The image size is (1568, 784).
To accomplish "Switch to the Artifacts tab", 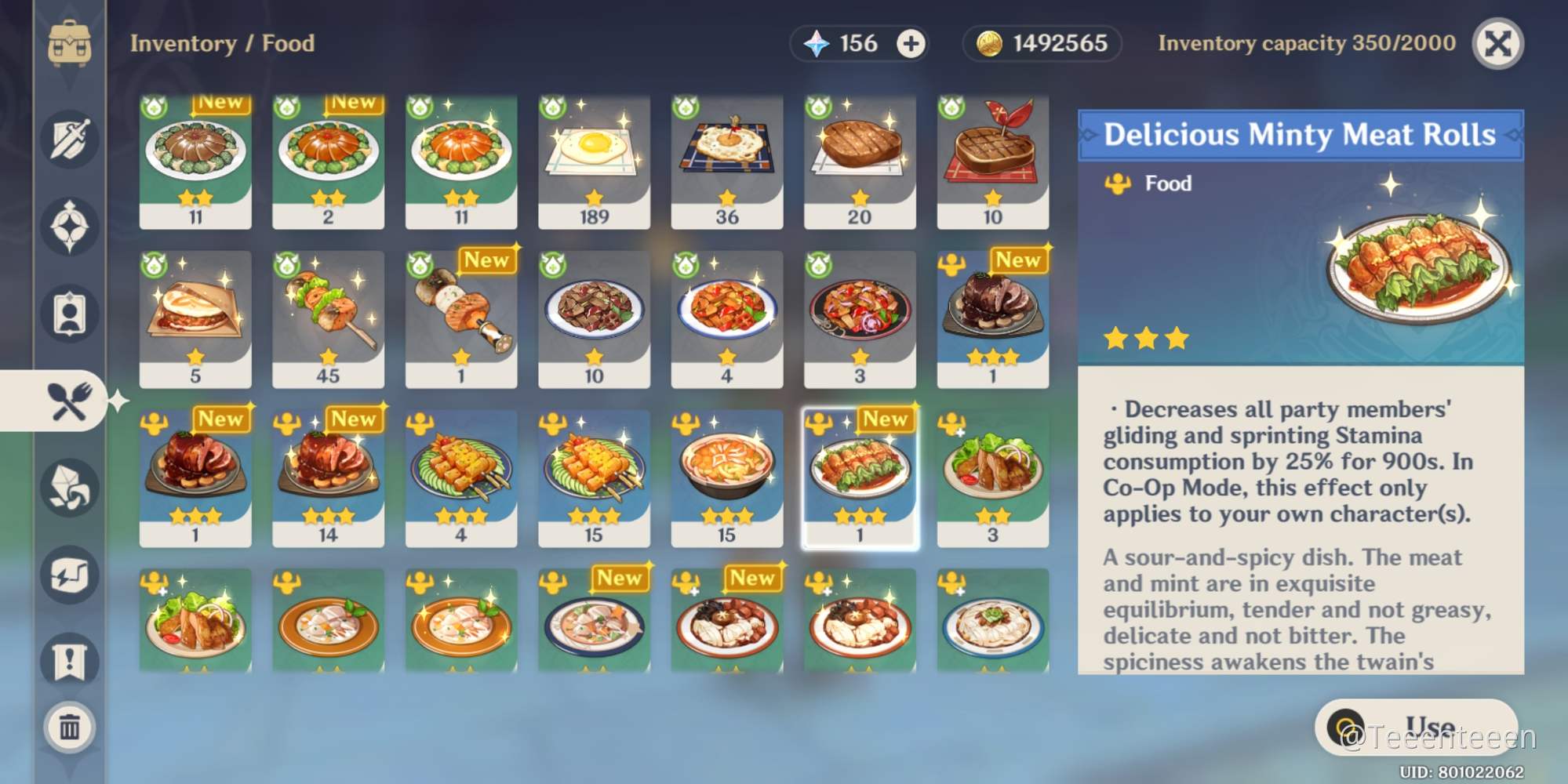I will tap(71, 225).
